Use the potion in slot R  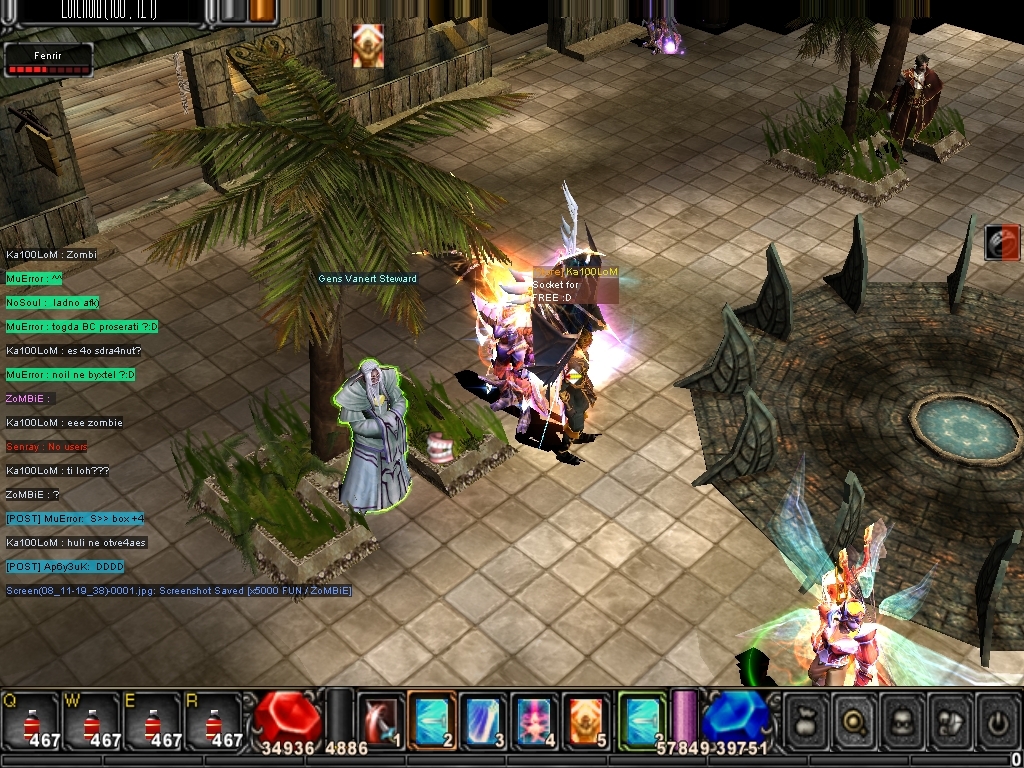[213, 718]
